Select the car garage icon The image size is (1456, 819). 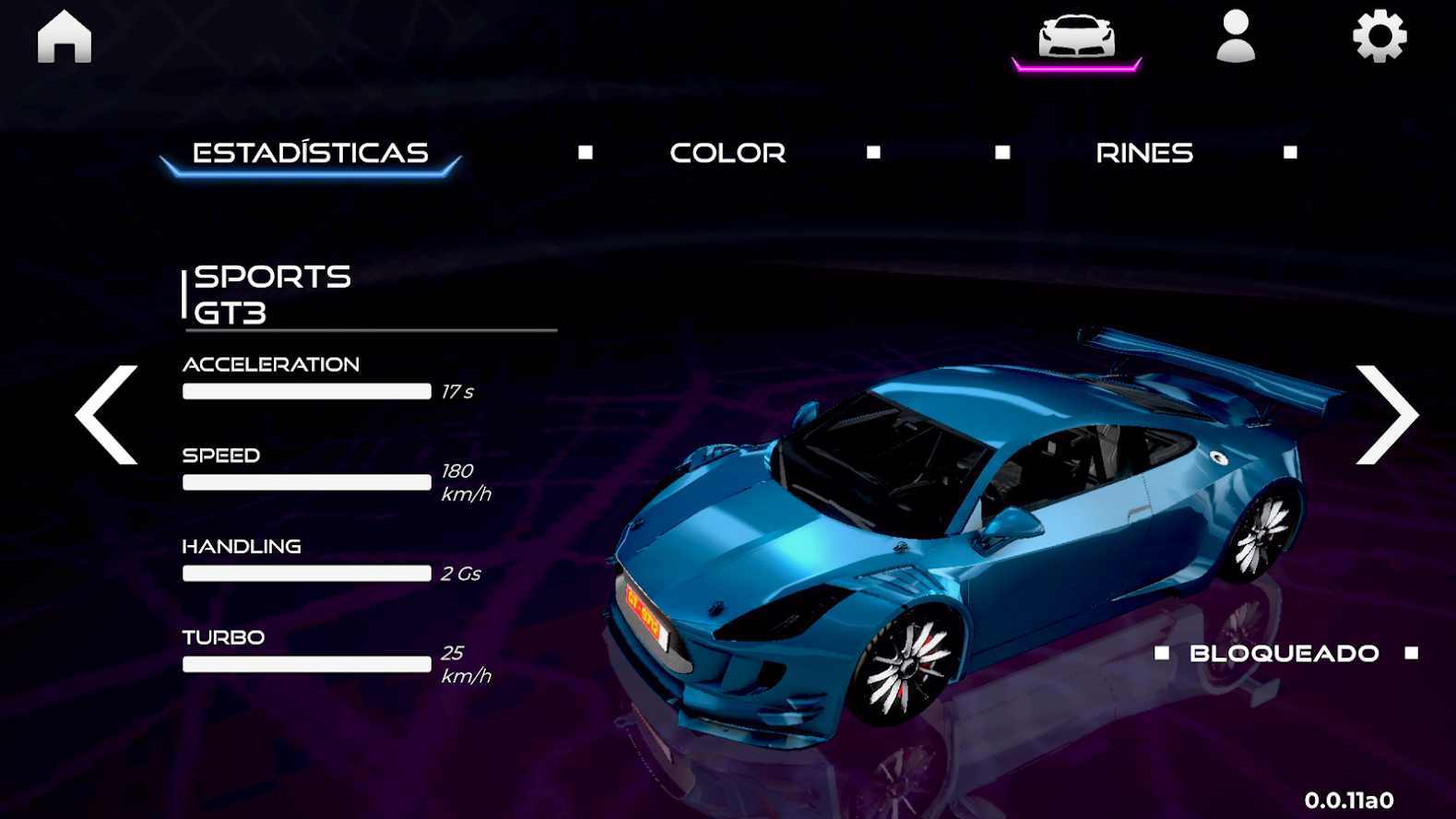click(1077, 37)
